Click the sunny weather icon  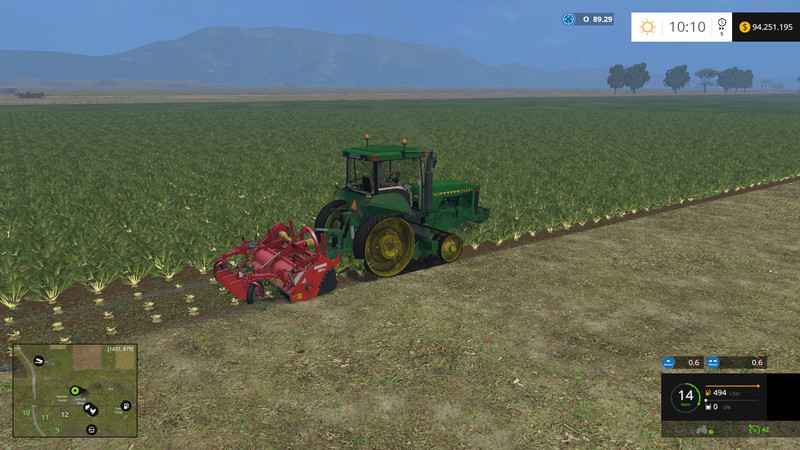click(648, 27)
